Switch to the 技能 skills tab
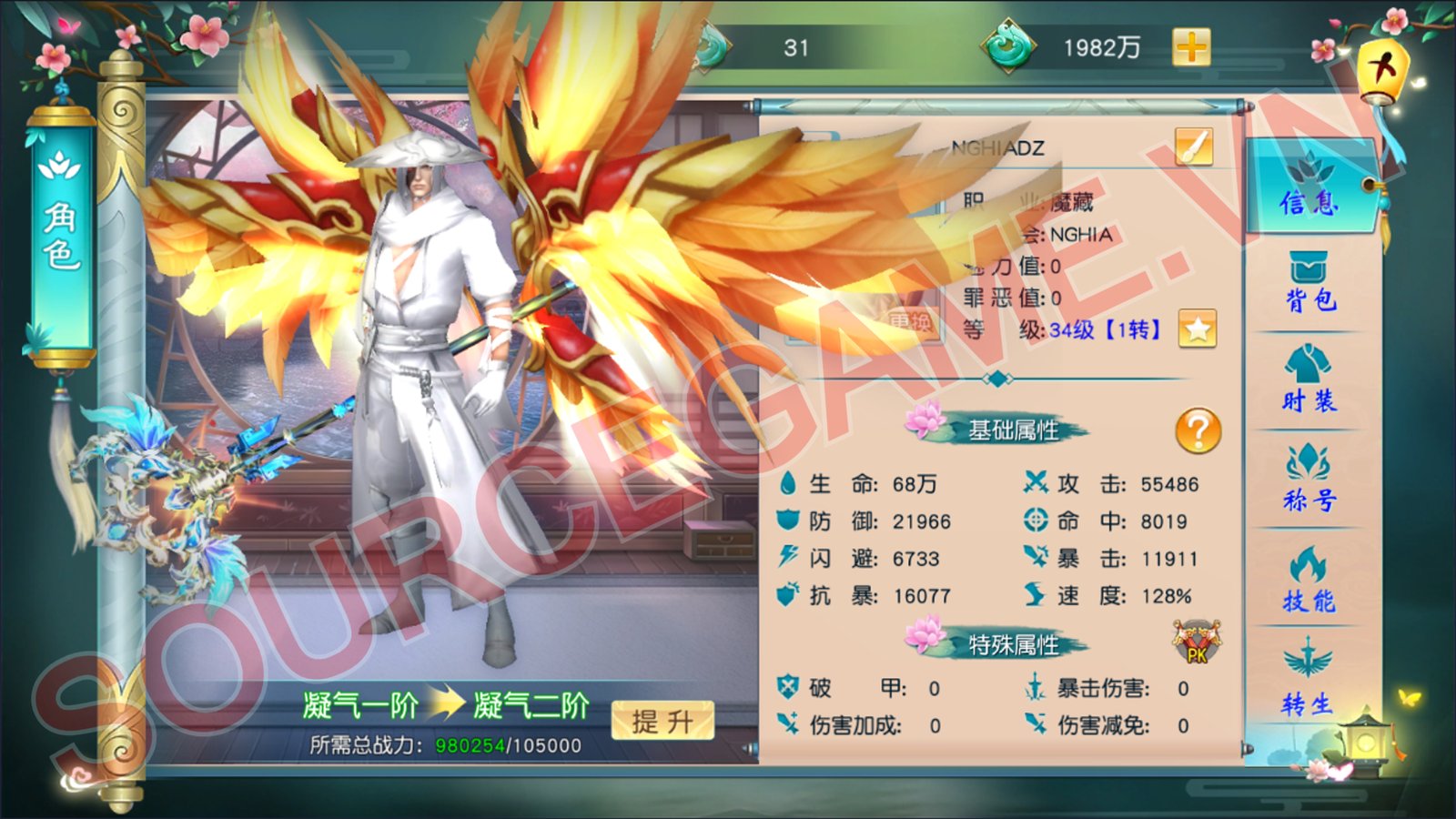The width and height of the screenshot is (1456, 819). pos(1310,580)
